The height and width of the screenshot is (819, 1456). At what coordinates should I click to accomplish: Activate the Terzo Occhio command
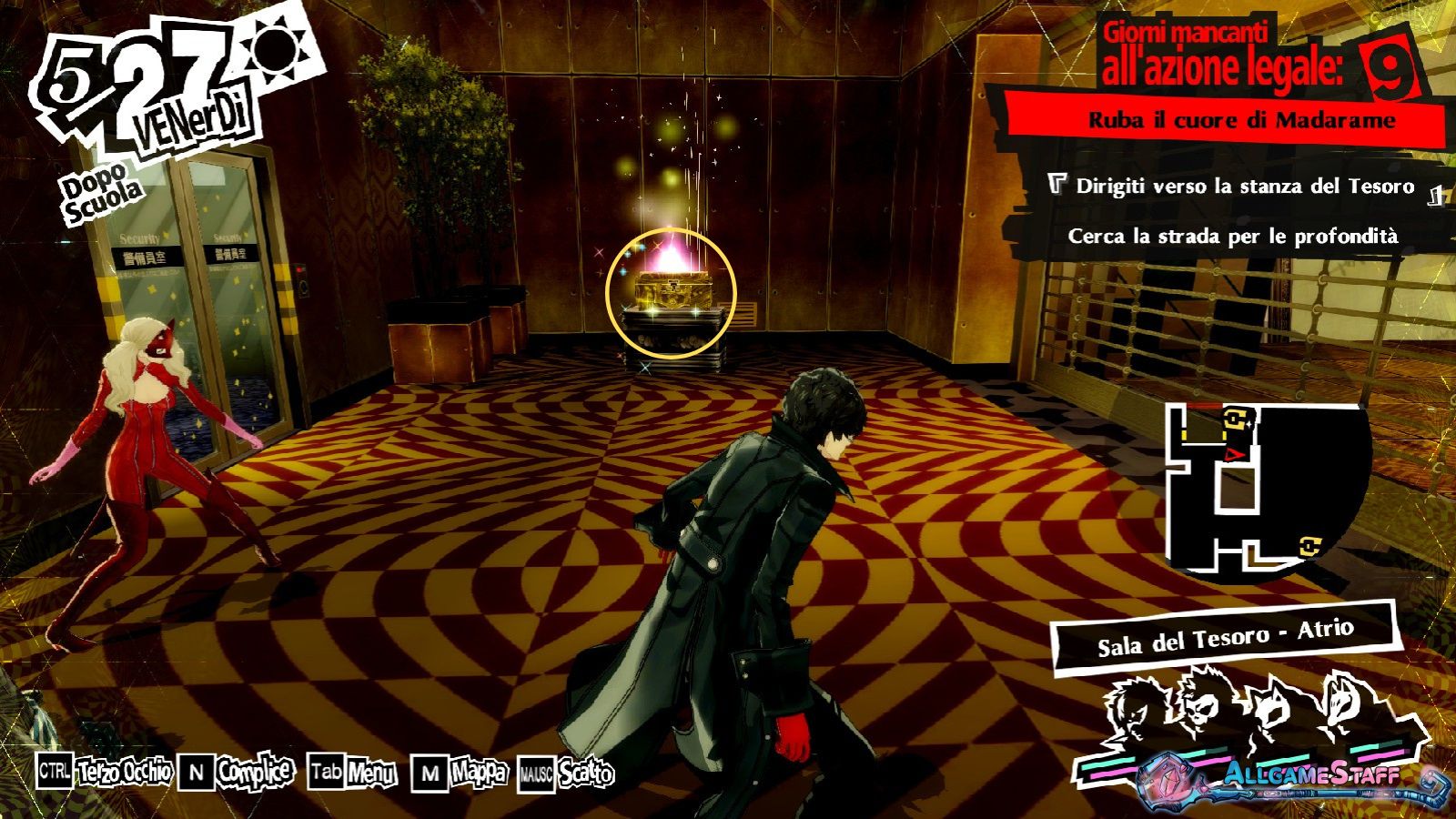[x=124, y=773]
